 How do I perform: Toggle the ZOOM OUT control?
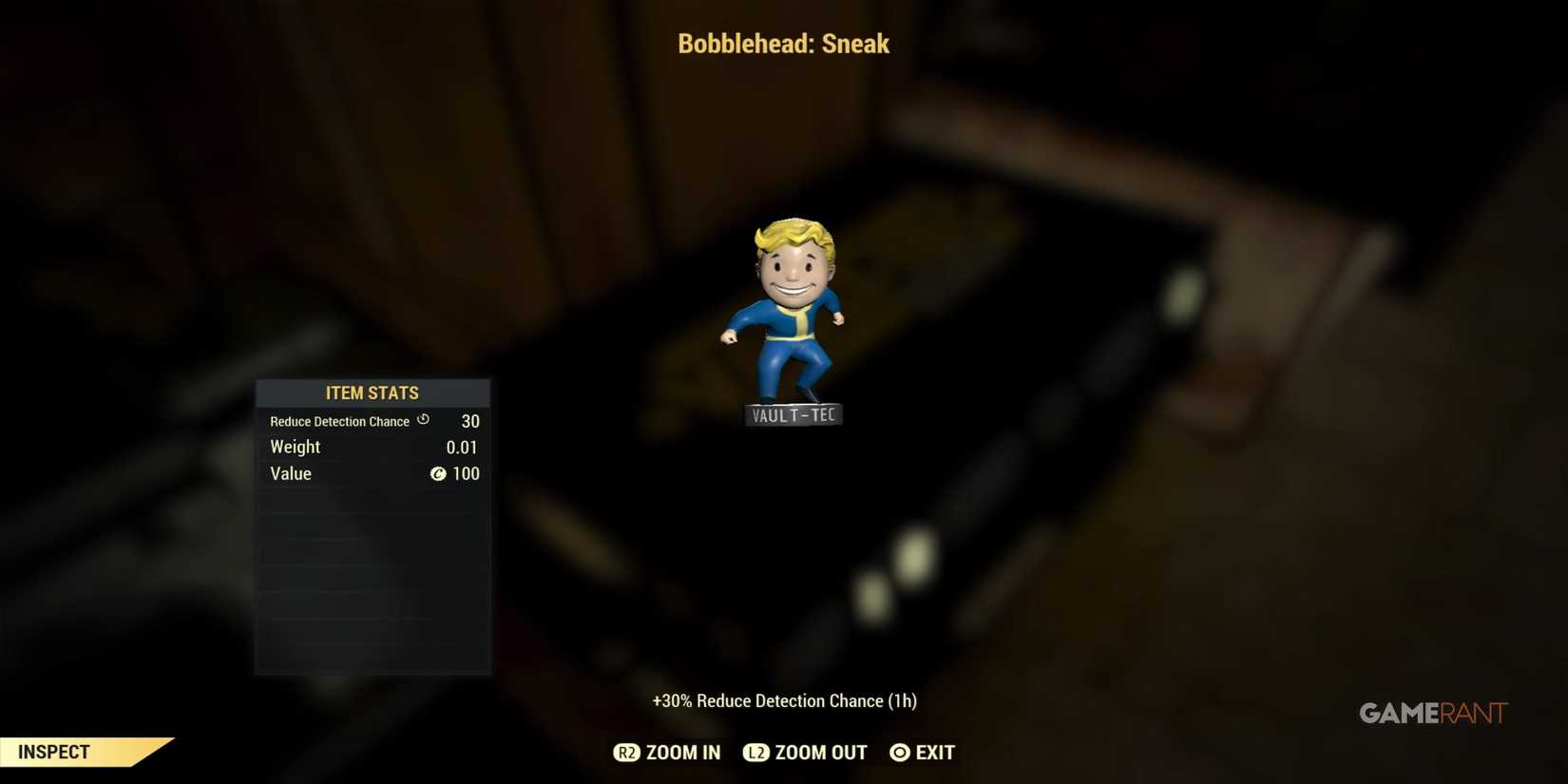[x=820, y=752]
